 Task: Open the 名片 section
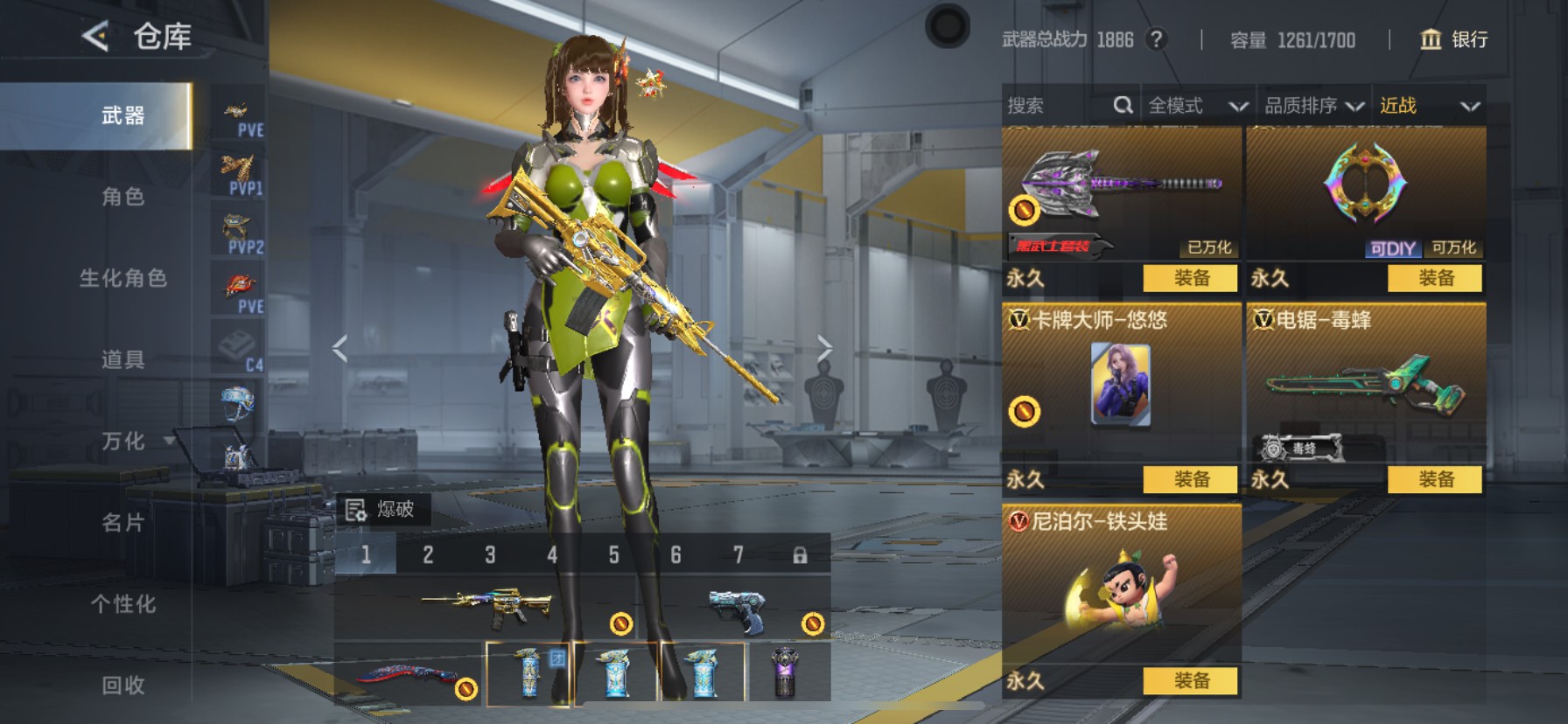pos(122,522)
